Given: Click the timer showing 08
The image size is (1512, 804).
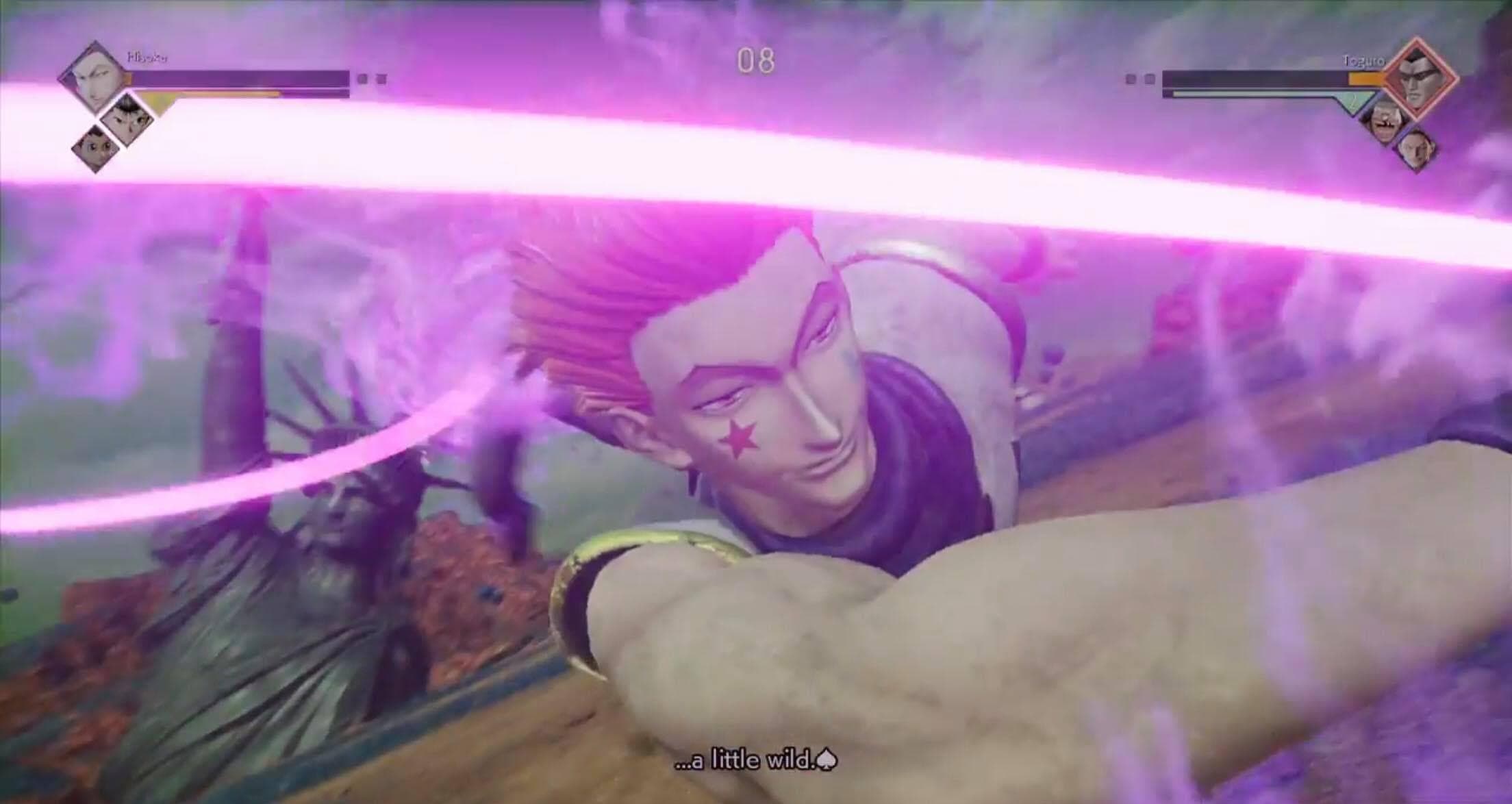Looking at the screenshot, I should point(757,60).
